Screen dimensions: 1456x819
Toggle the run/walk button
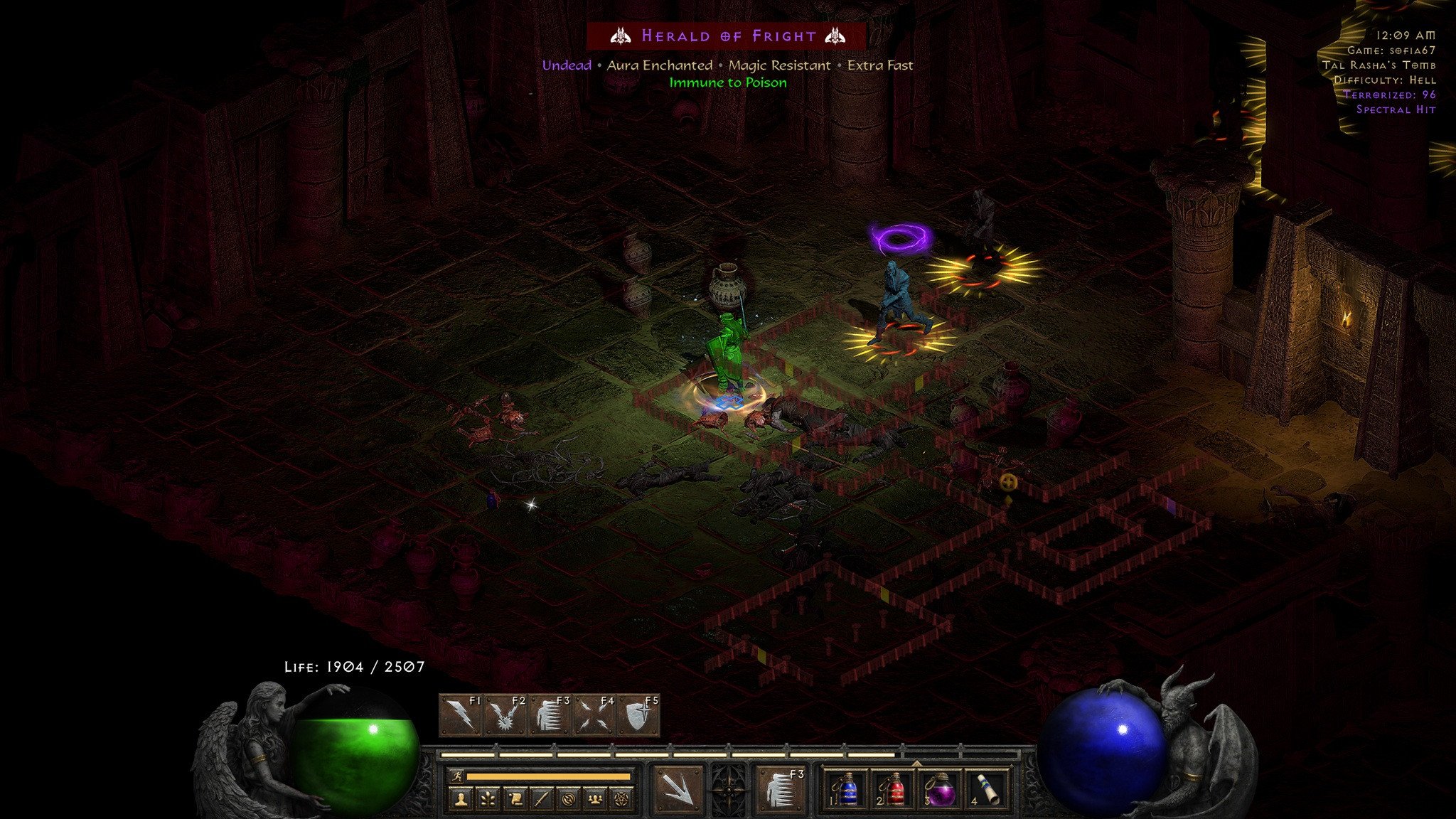(456, 777)
